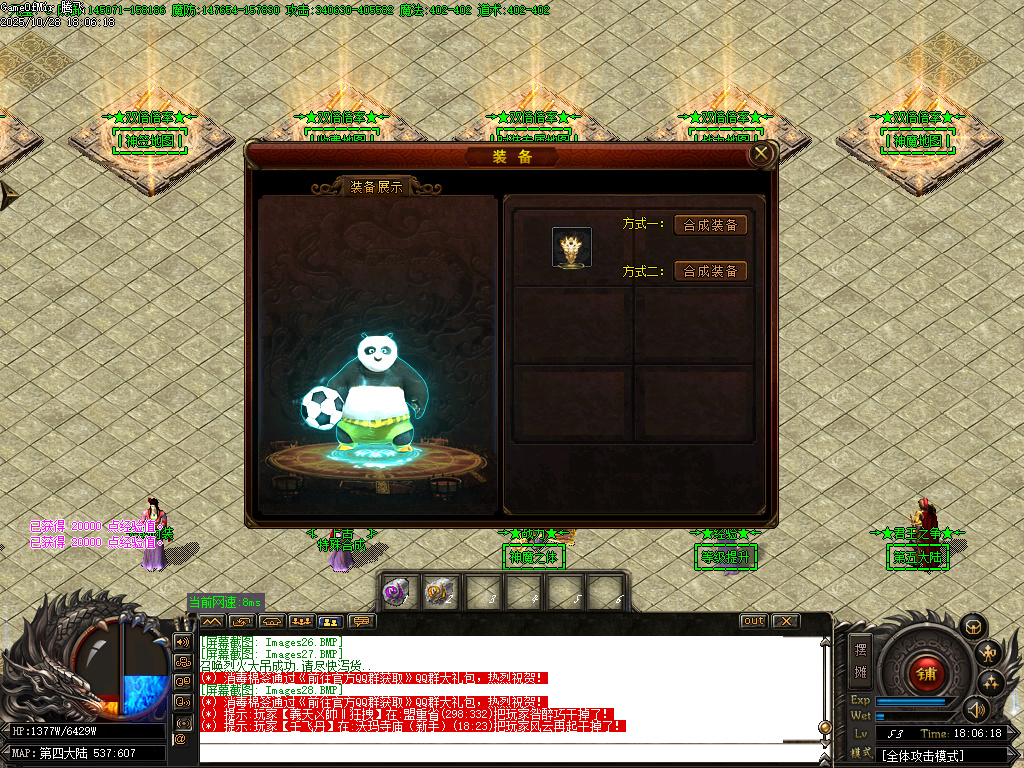
Task: Click 合成装备 button for 方式二
Action: click(x=710, y=271)
